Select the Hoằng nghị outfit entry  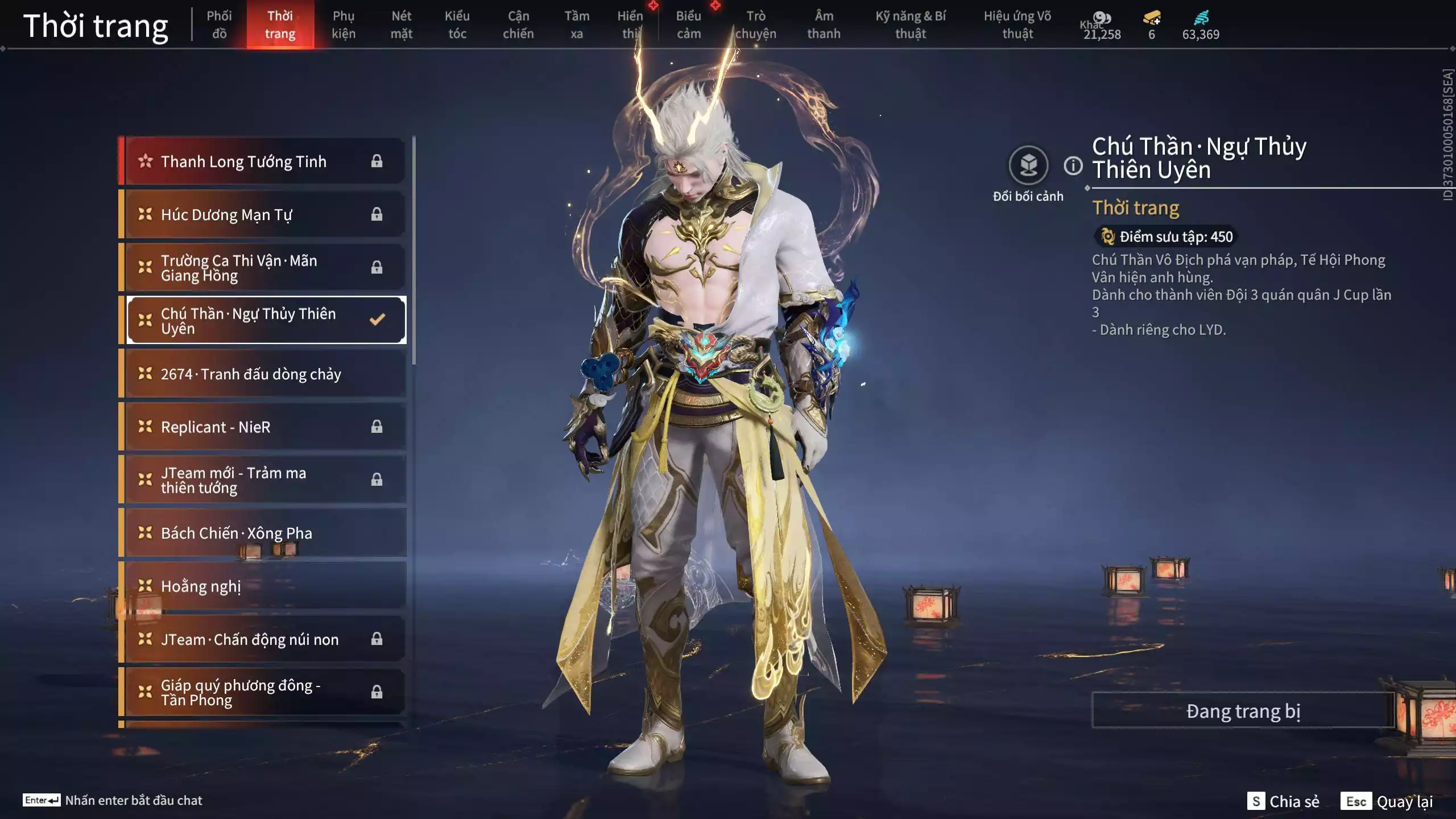tap(200, 586)
